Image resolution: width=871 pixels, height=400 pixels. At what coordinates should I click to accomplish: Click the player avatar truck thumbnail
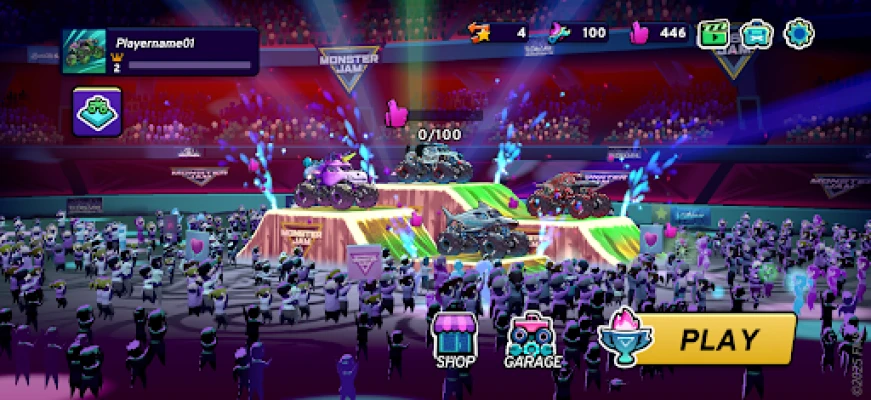click(84, 51)
